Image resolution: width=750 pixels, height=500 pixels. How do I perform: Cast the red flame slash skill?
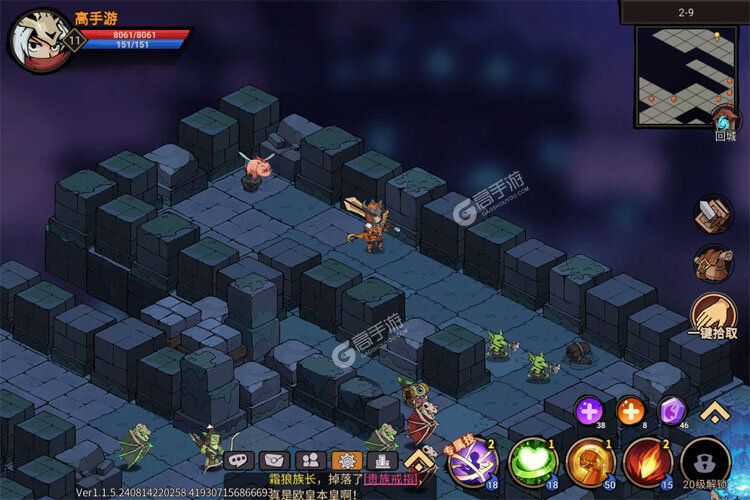[x=648, y=464]
